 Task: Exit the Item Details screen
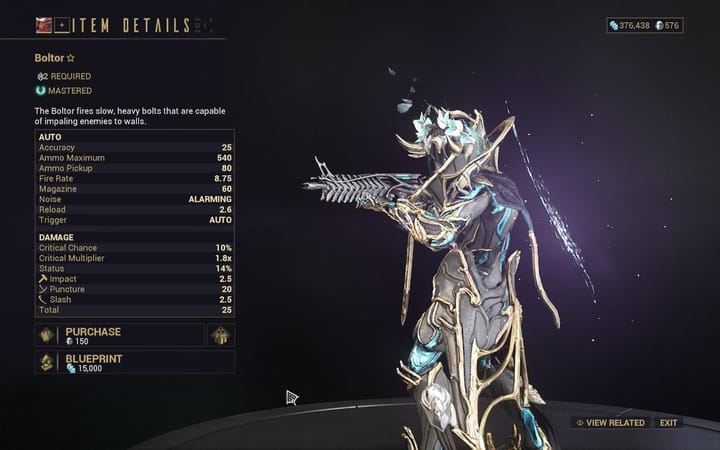click(x=668, y=423)
